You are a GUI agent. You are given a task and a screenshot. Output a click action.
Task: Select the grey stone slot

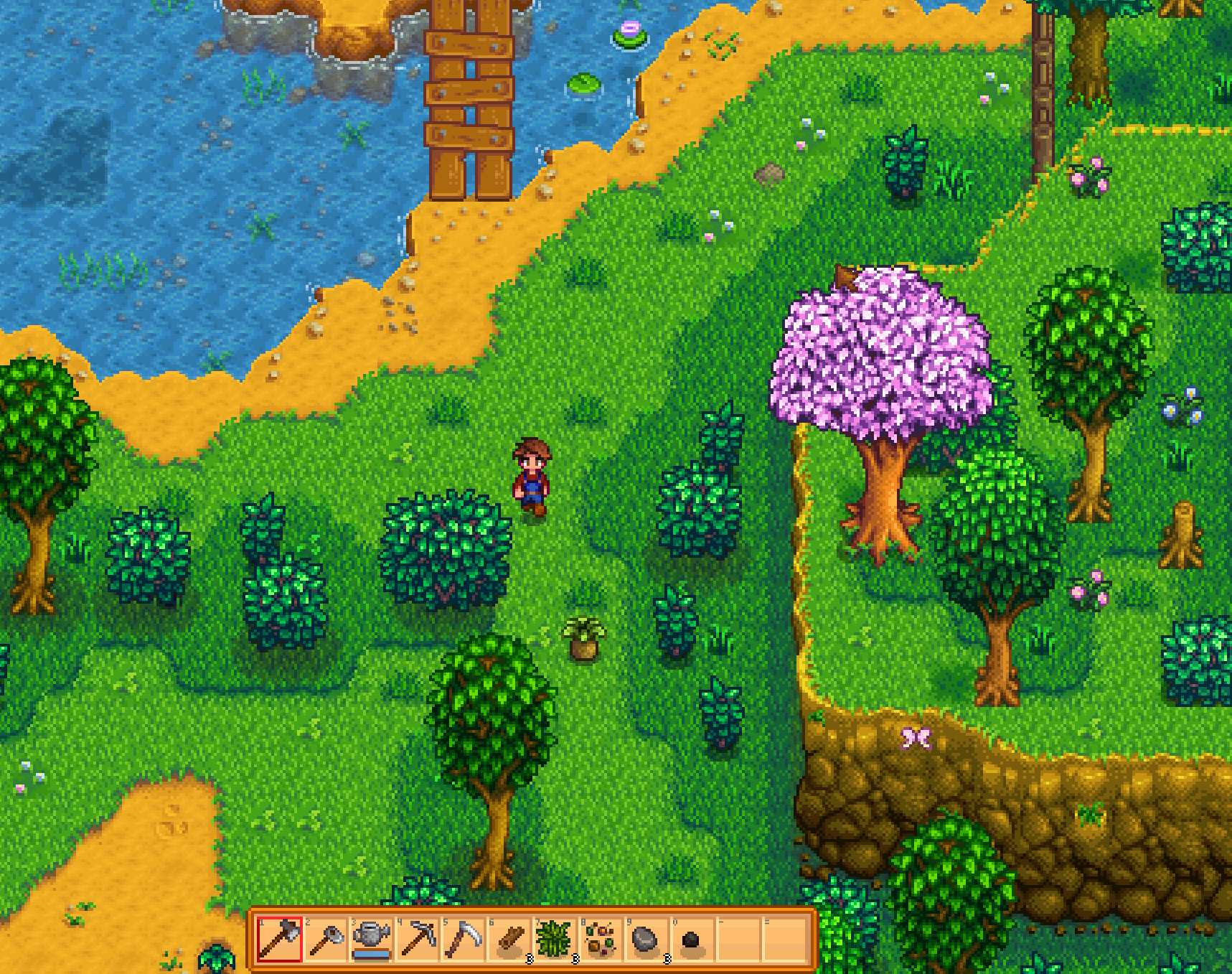click(646, 938)
